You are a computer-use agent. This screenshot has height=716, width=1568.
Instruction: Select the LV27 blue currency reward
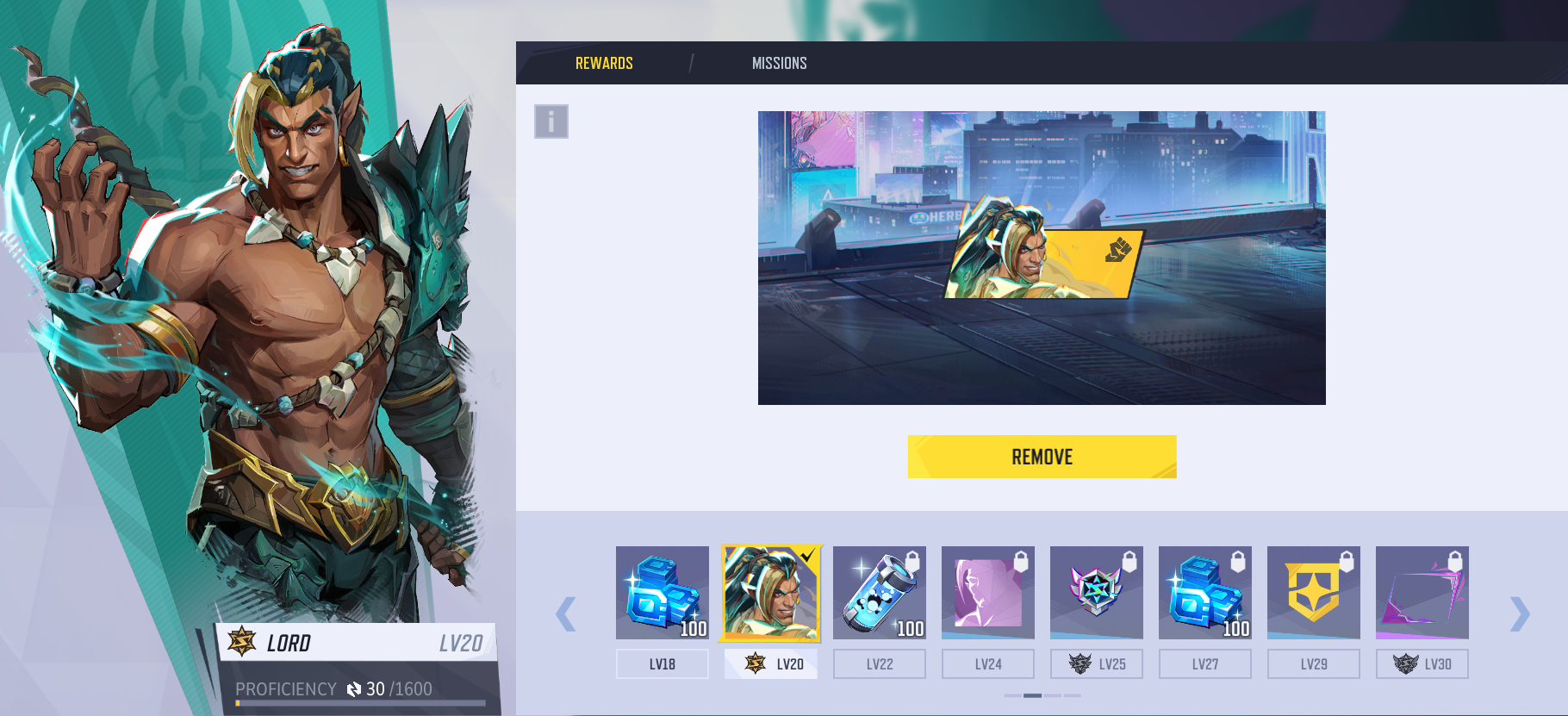coord(1205,593)
